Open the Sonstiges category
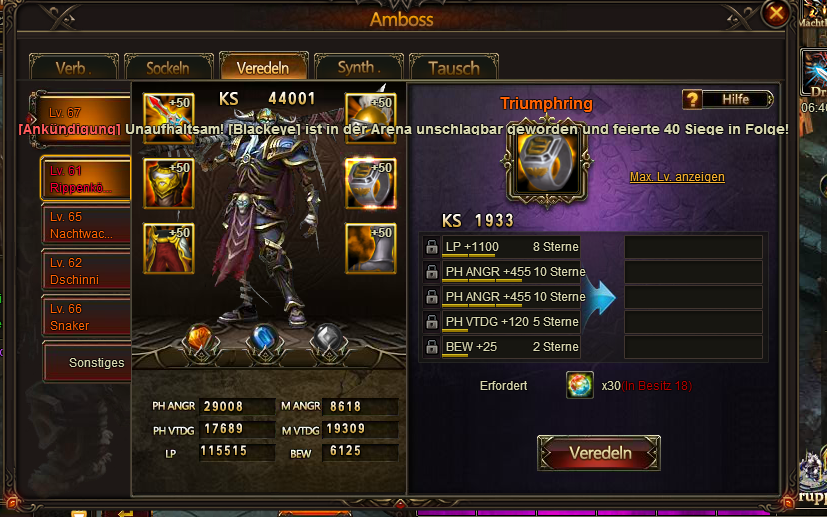The height and width of the screenshot is (517, 827). (x=96, y=363)
